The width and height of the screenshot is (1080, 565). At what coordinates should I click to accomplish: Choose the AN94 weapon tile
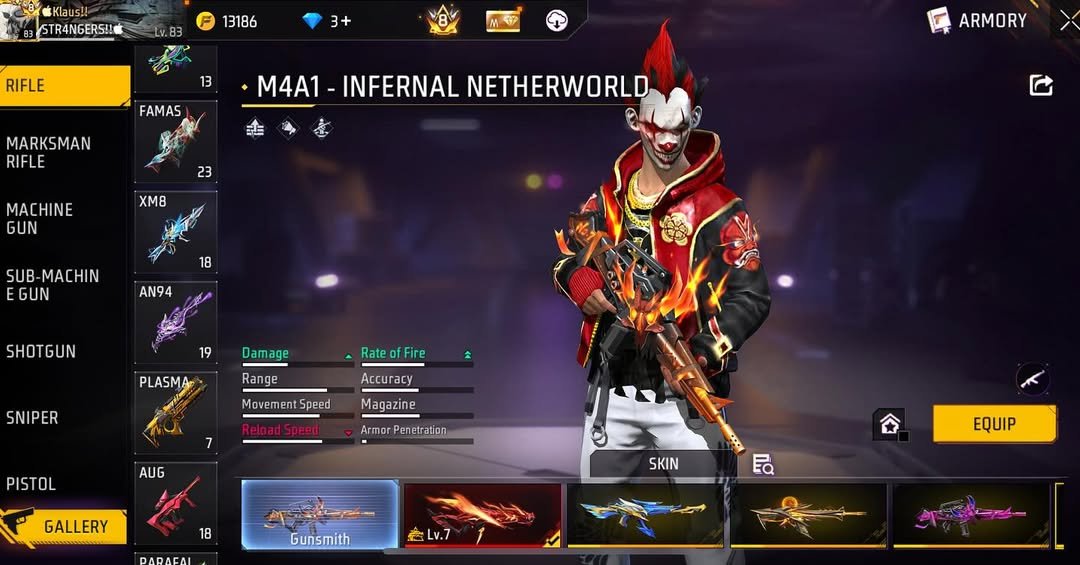176,321
